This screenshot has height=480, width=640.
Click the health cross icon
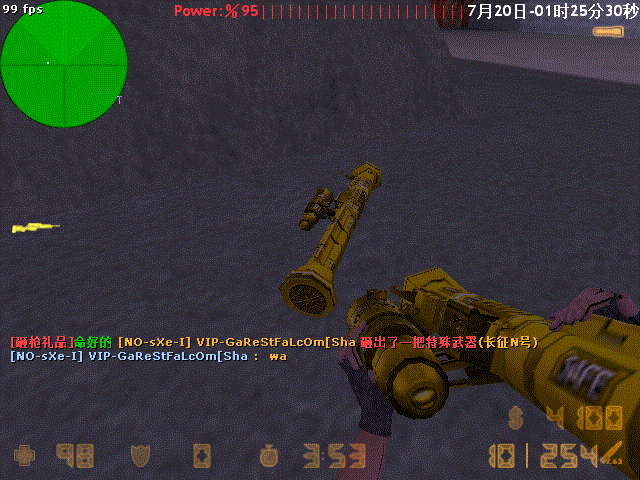pos(25,456)
